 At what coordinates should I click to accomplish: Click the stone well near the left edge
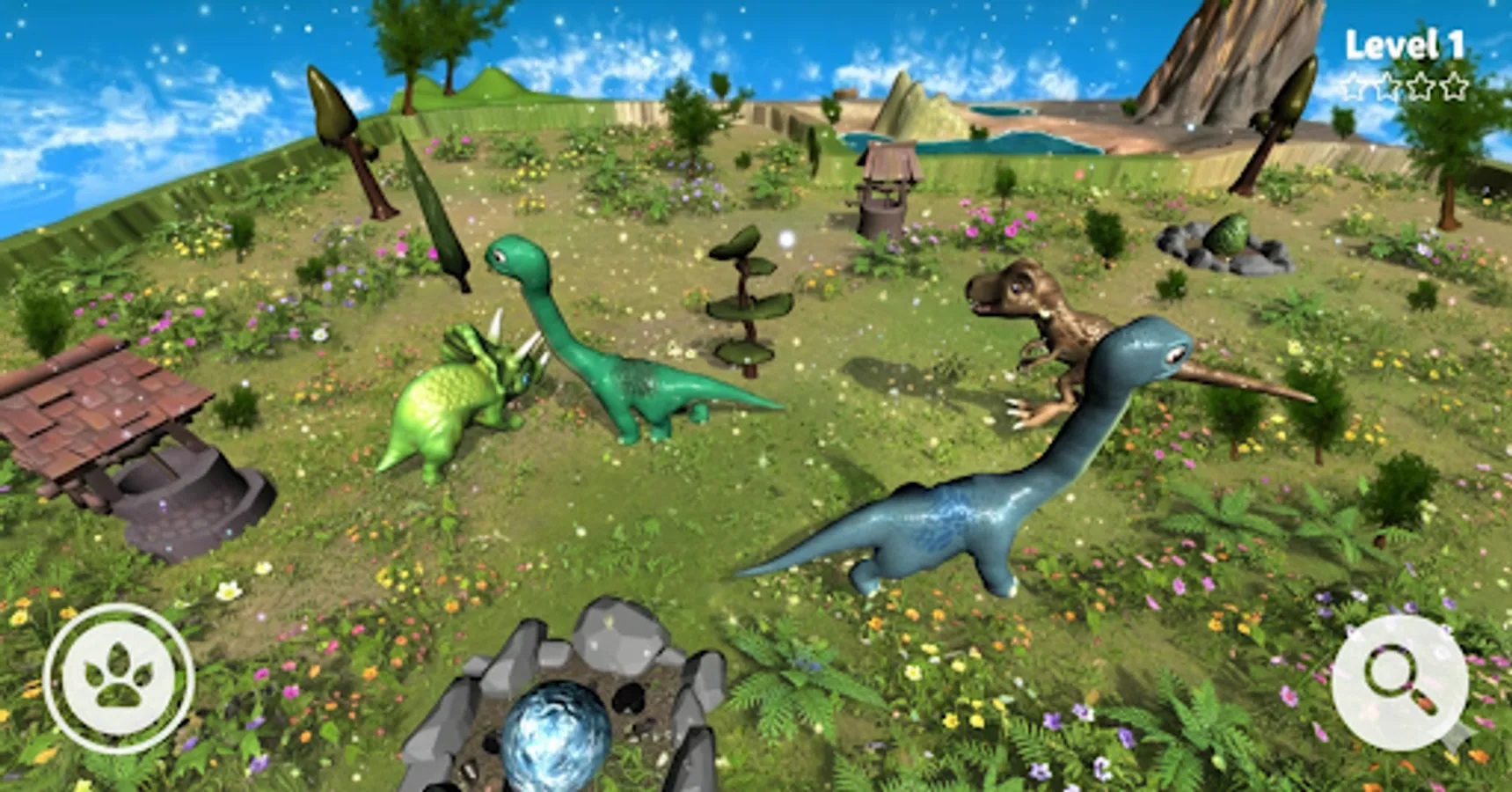(x=123, y=458)
